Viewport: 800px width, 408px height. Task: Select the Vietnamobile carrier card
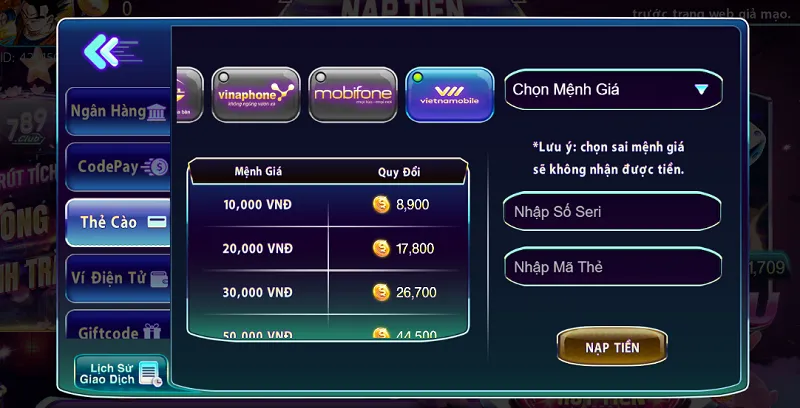(449, 94)
